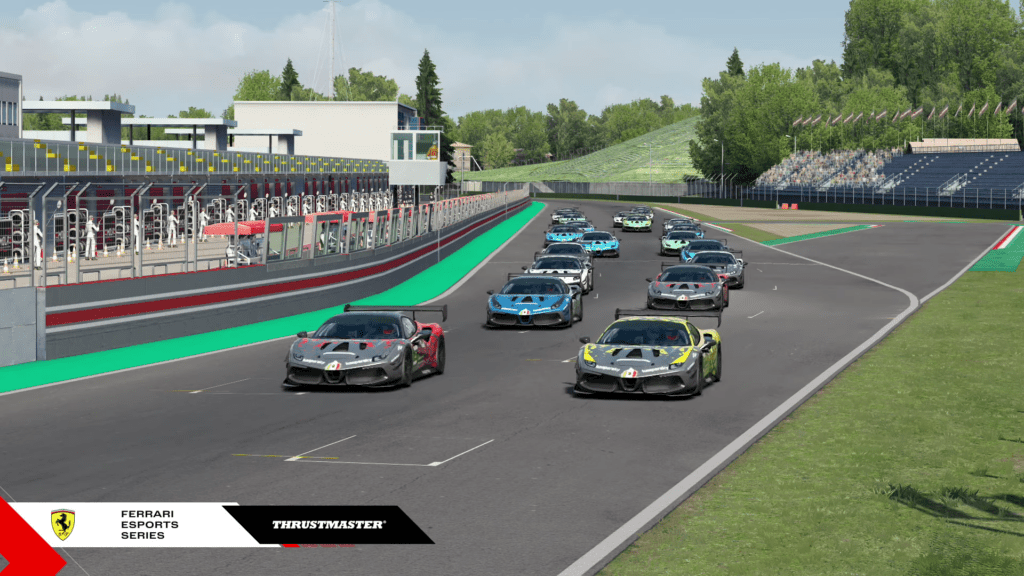Select the Thrustmaster sponsor banner
This screenshot has width=1024, height=576.
(x=328, y=524)
